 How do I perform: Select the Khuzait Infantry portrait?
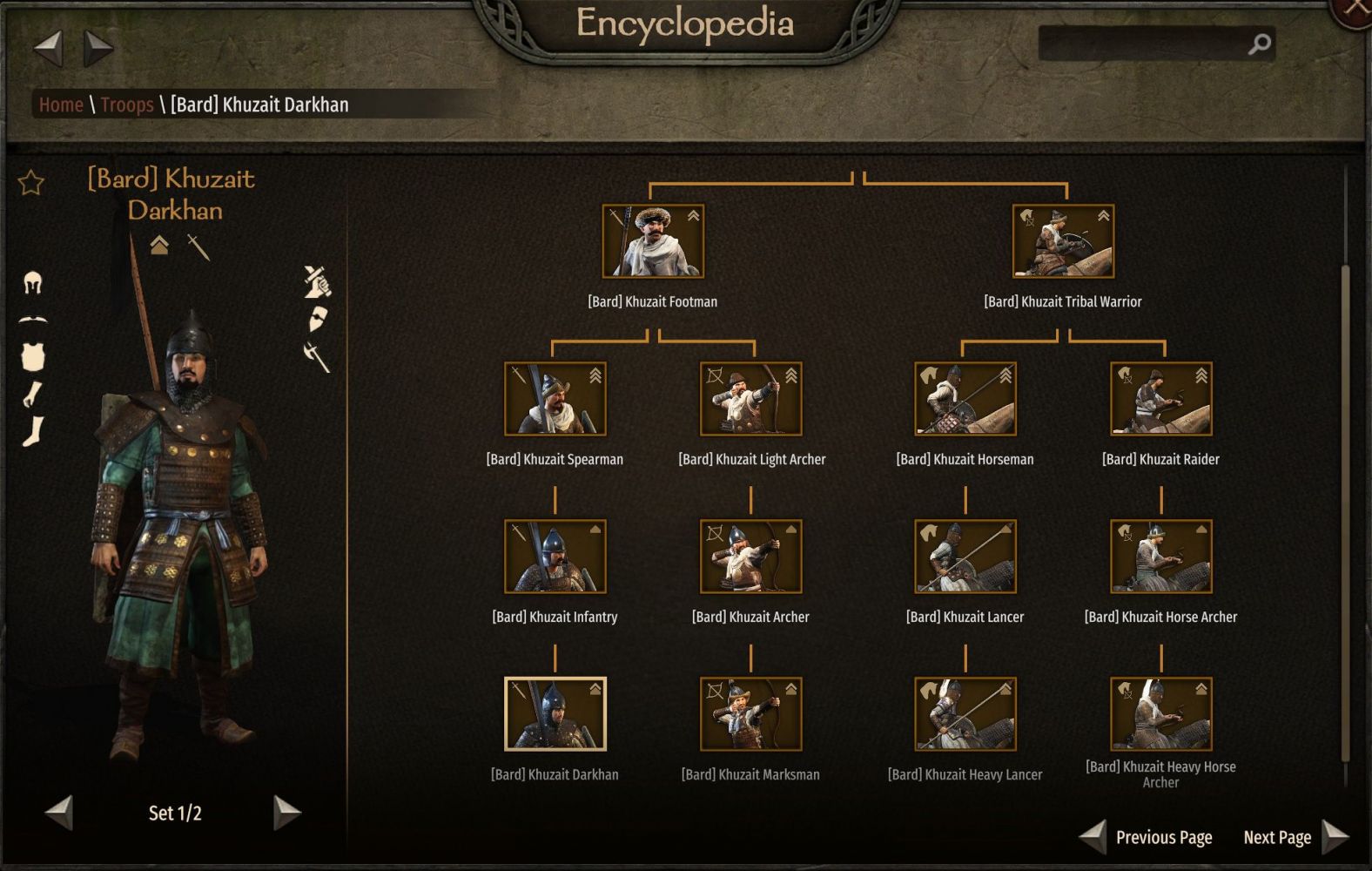coord(555,557)
